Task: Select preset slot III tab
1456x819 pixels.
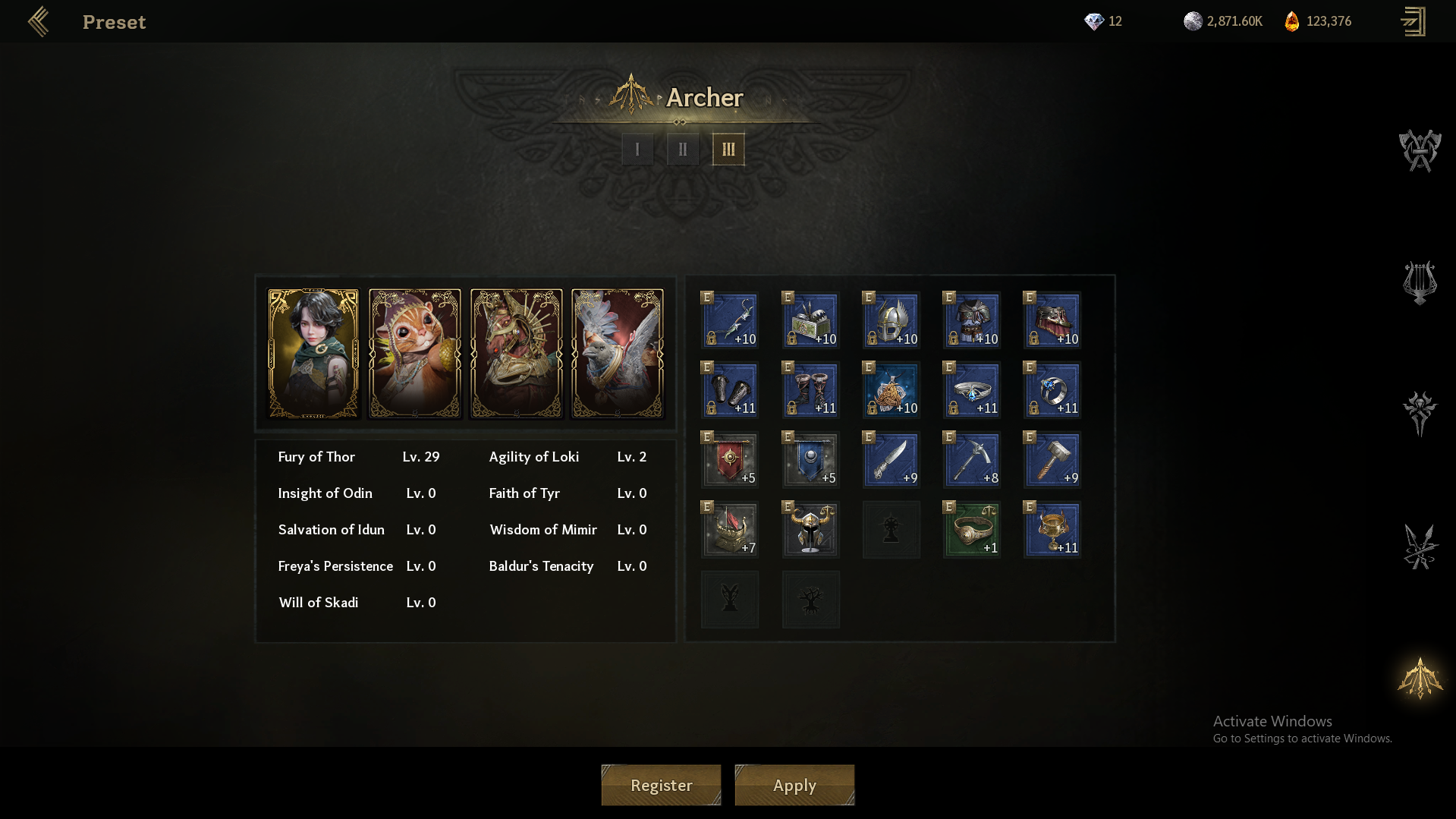Action: [728, 150]
